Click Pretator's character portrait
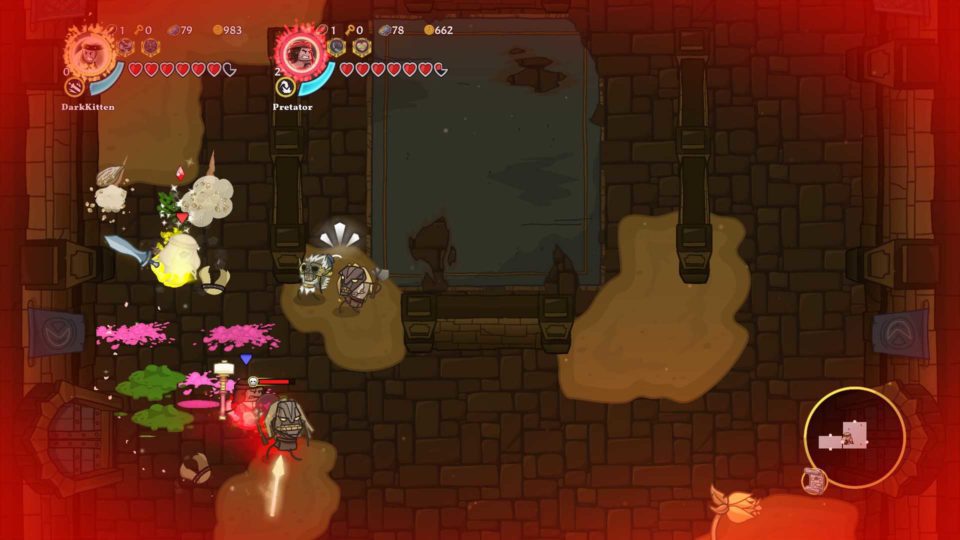Viewport: 960px width, 540px height. click(301, 50)
